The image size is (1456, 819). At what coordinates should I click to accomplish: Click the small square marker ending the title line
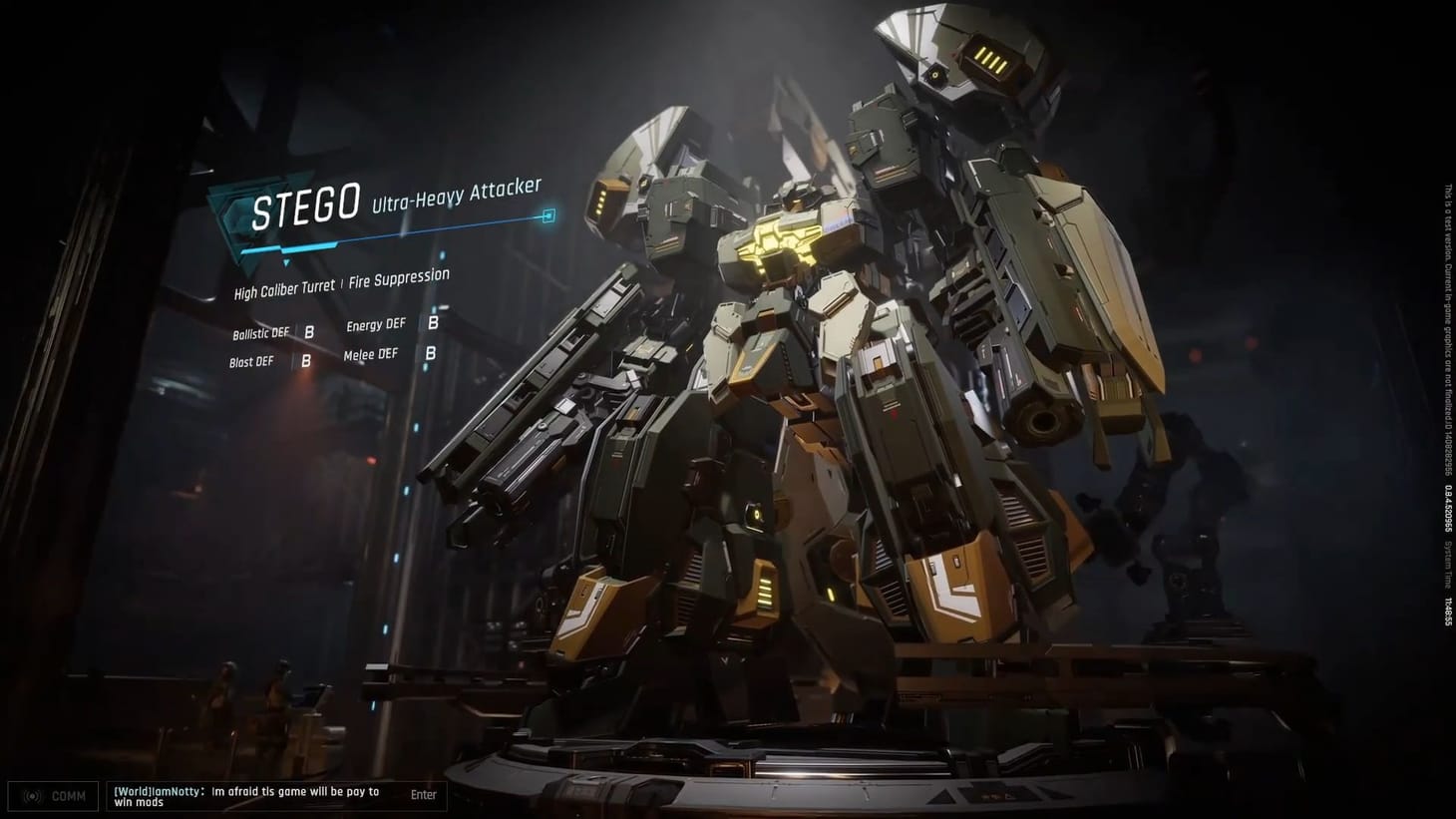[548, 213]
